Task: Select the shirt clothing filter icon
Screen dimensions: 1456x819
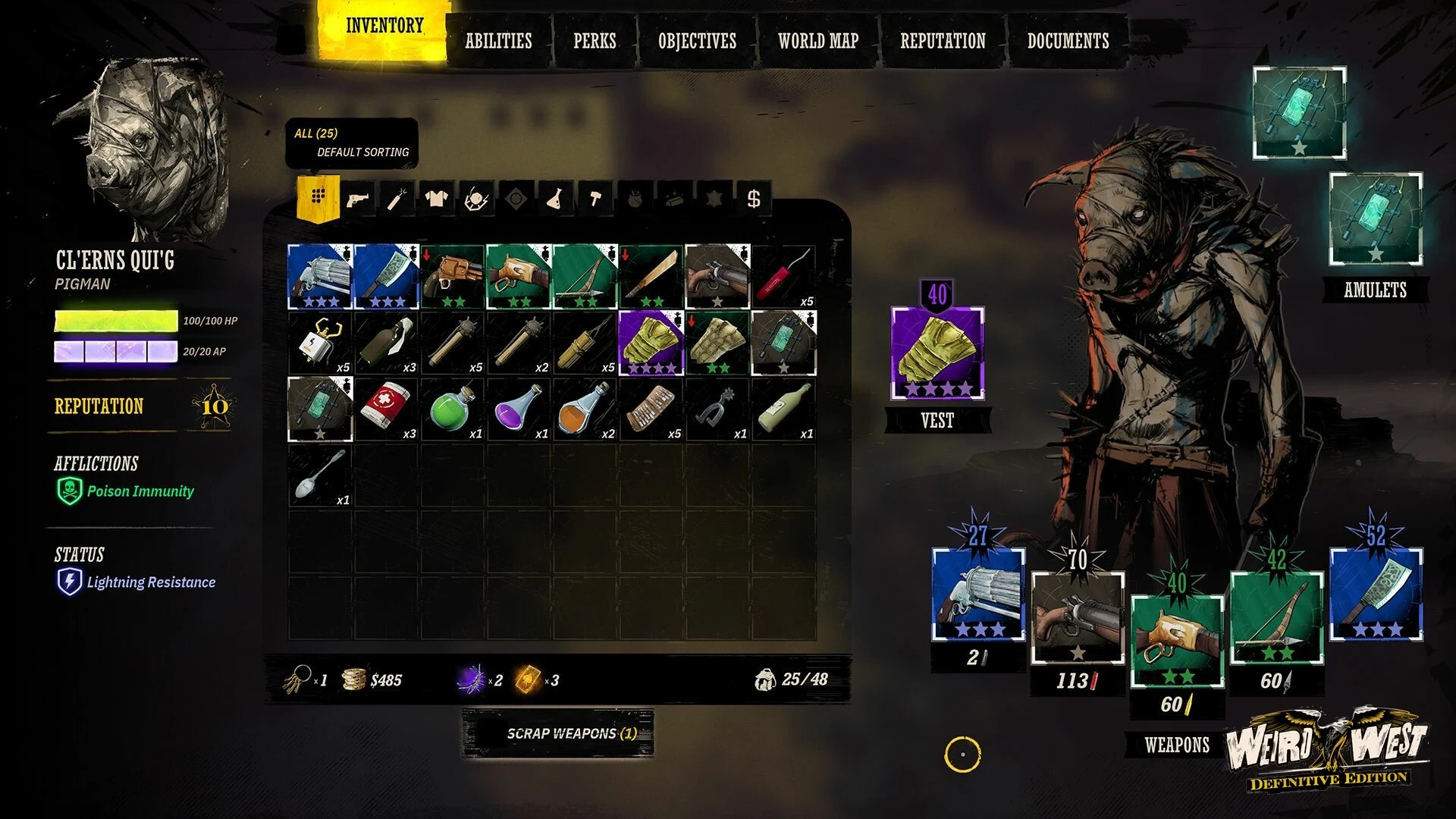Action: coord(437,199)
